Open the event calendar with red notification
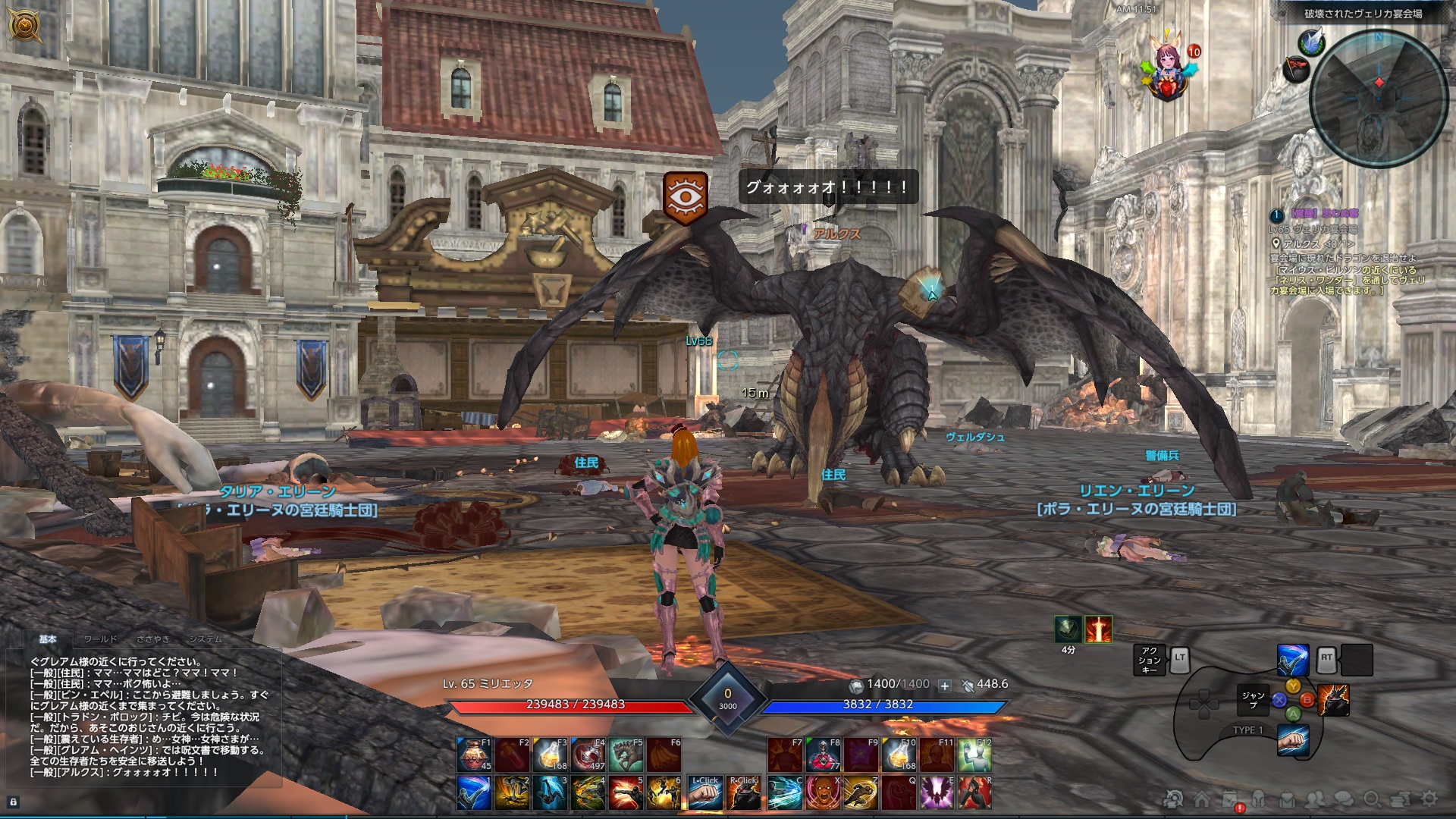The width and height of the screenshot is (1456, 819). point(1228,799)
